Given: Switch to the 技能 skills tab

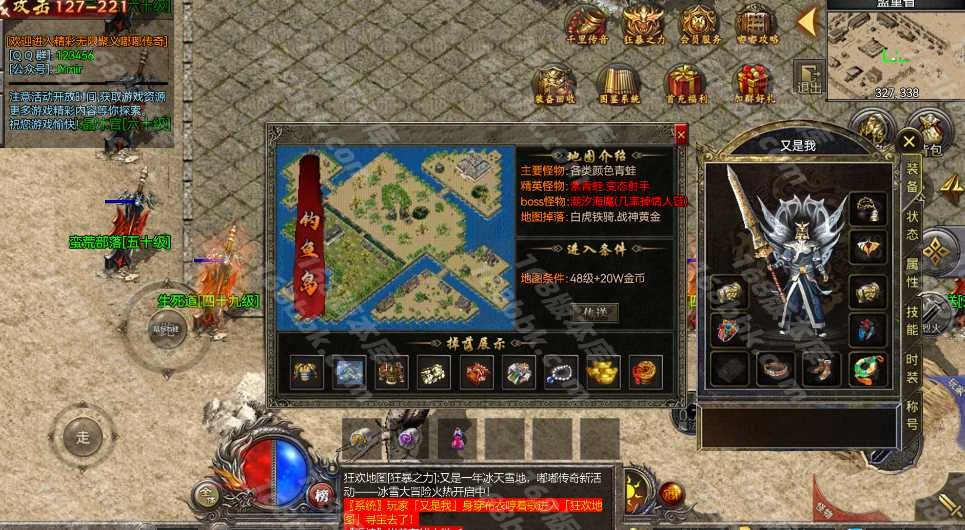Looking at the screenshot, I should coord(912,318).
